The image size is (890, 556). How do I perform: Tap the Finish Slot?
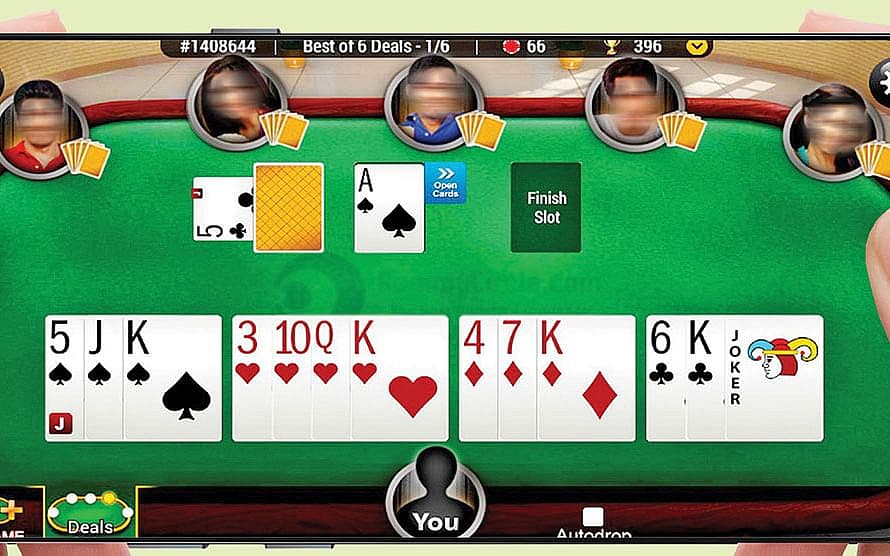(x=545, y=207)
